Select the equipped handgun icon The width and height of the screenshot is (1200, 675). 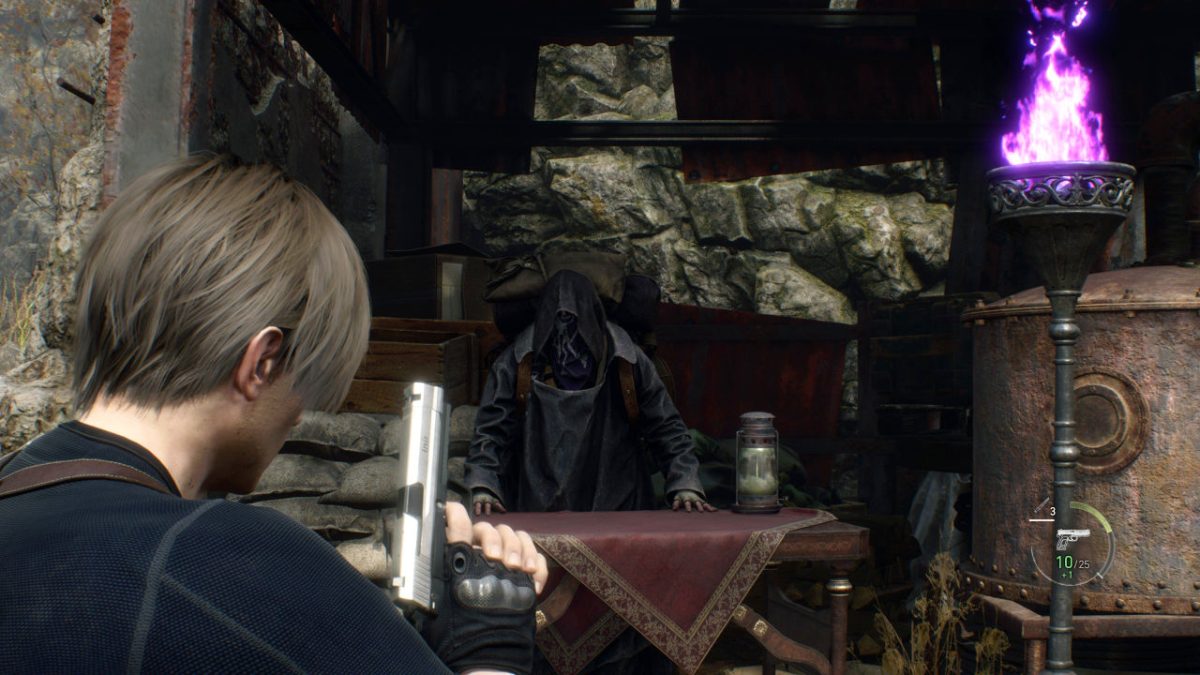[1072, 538]
